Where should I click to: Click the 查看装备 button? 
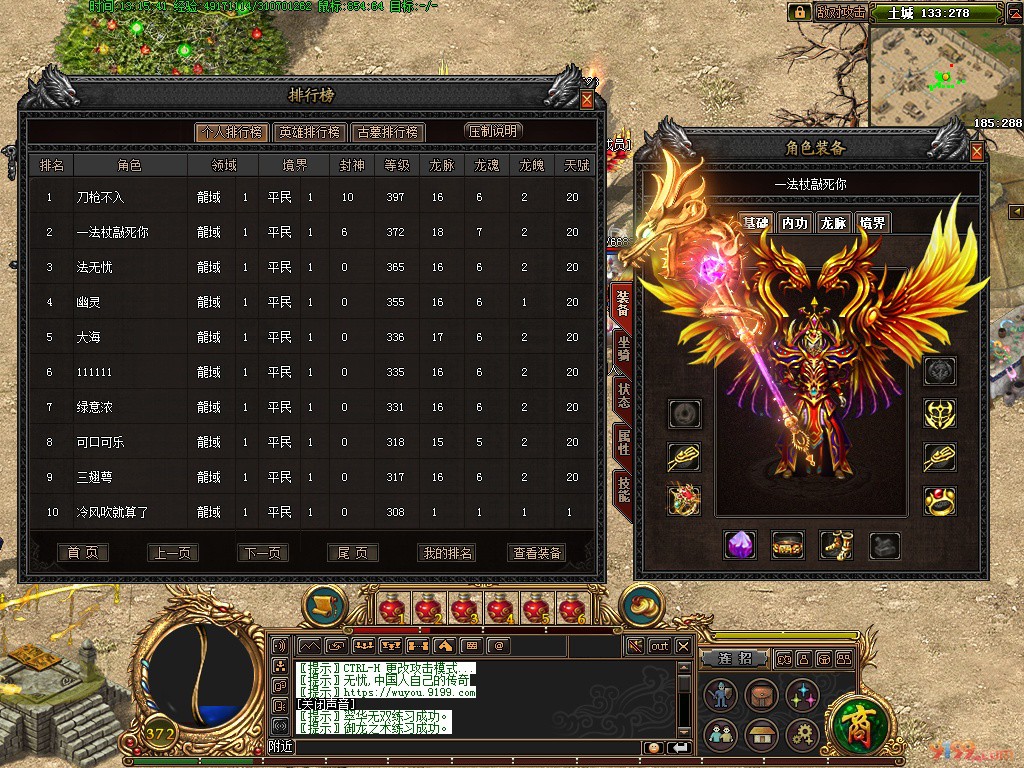point(538,553)
